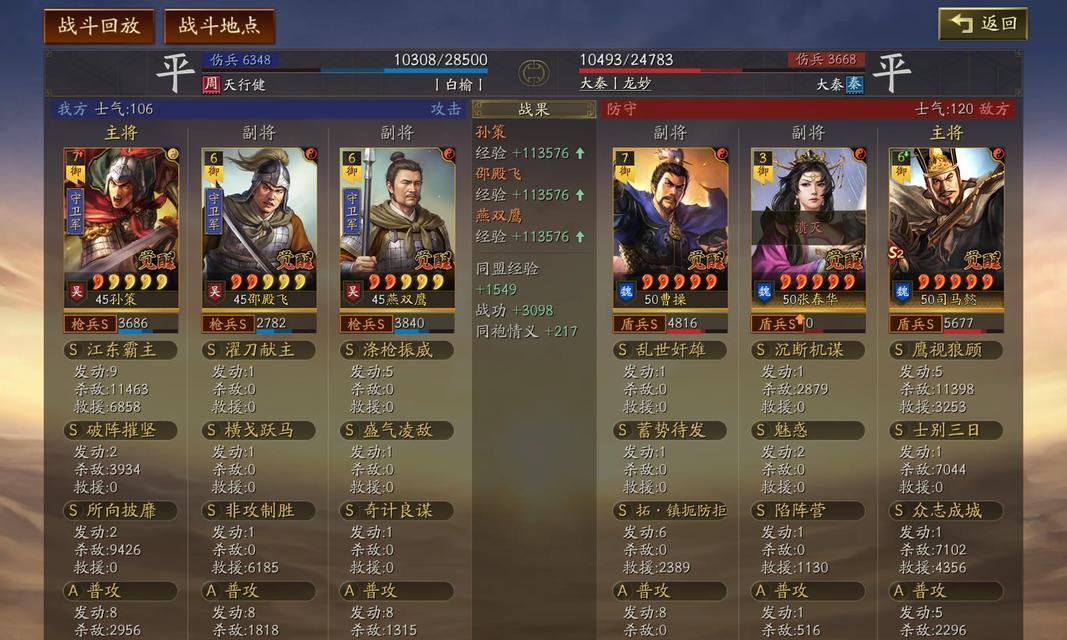Show the 沉断机谋 skill details
Screen dimensions: 1067x640
point(808,350)
